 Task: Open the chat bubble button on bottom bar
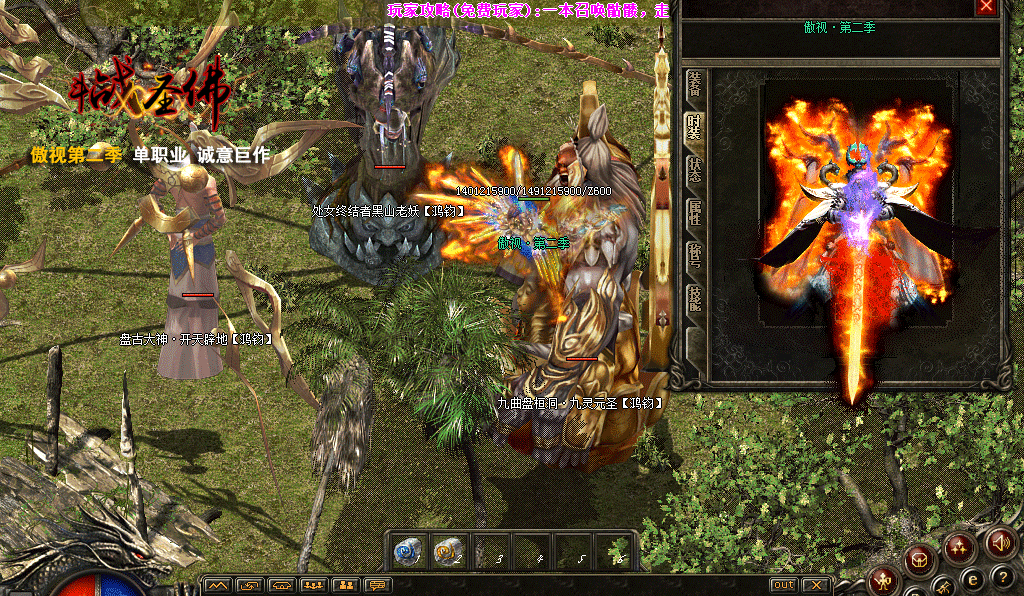pyautogui.click(x=377, y=585)
